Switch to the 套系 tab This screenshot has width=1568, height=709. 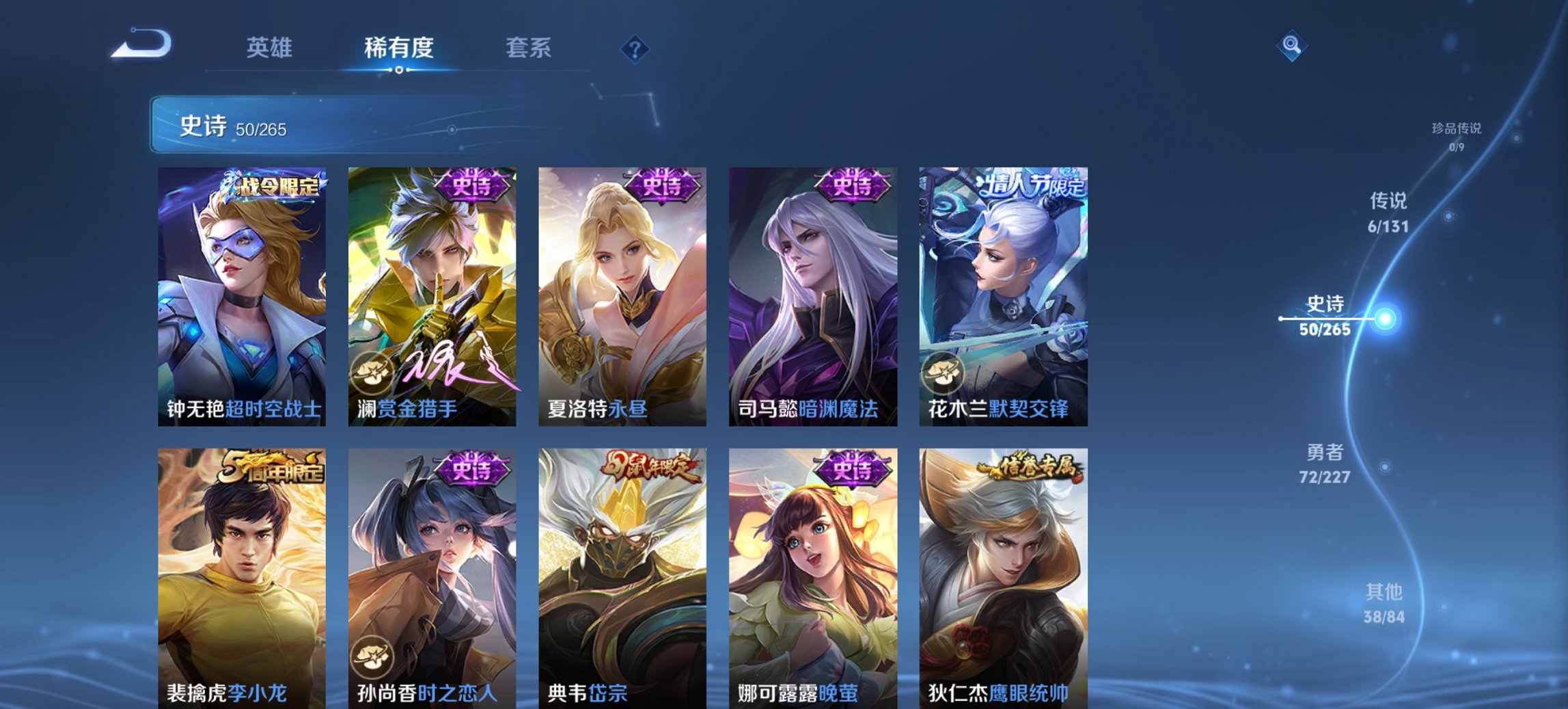pyautogui.click(x=528, y=48)
